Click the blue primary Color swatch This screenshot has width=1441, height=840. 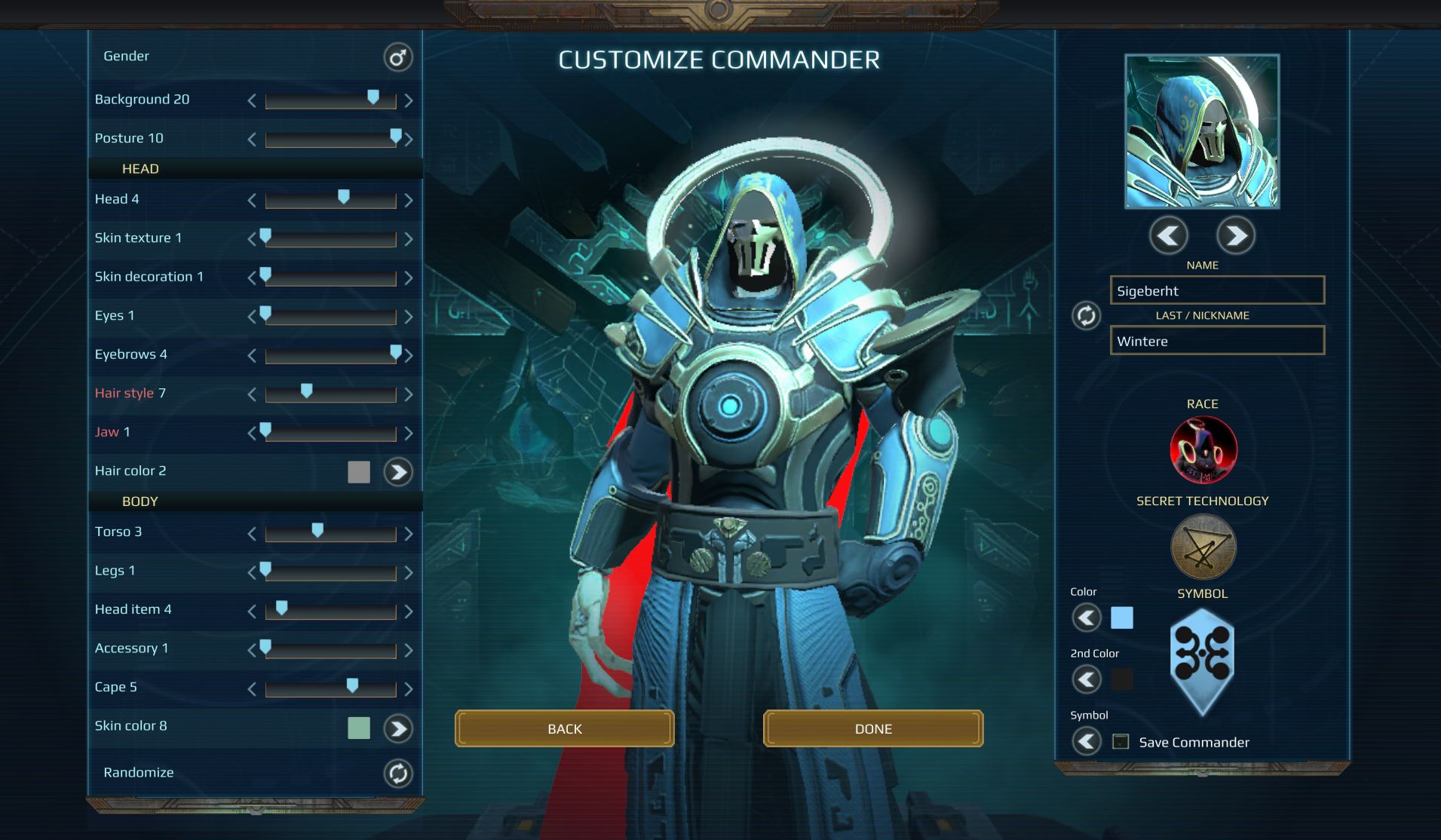1123,618
